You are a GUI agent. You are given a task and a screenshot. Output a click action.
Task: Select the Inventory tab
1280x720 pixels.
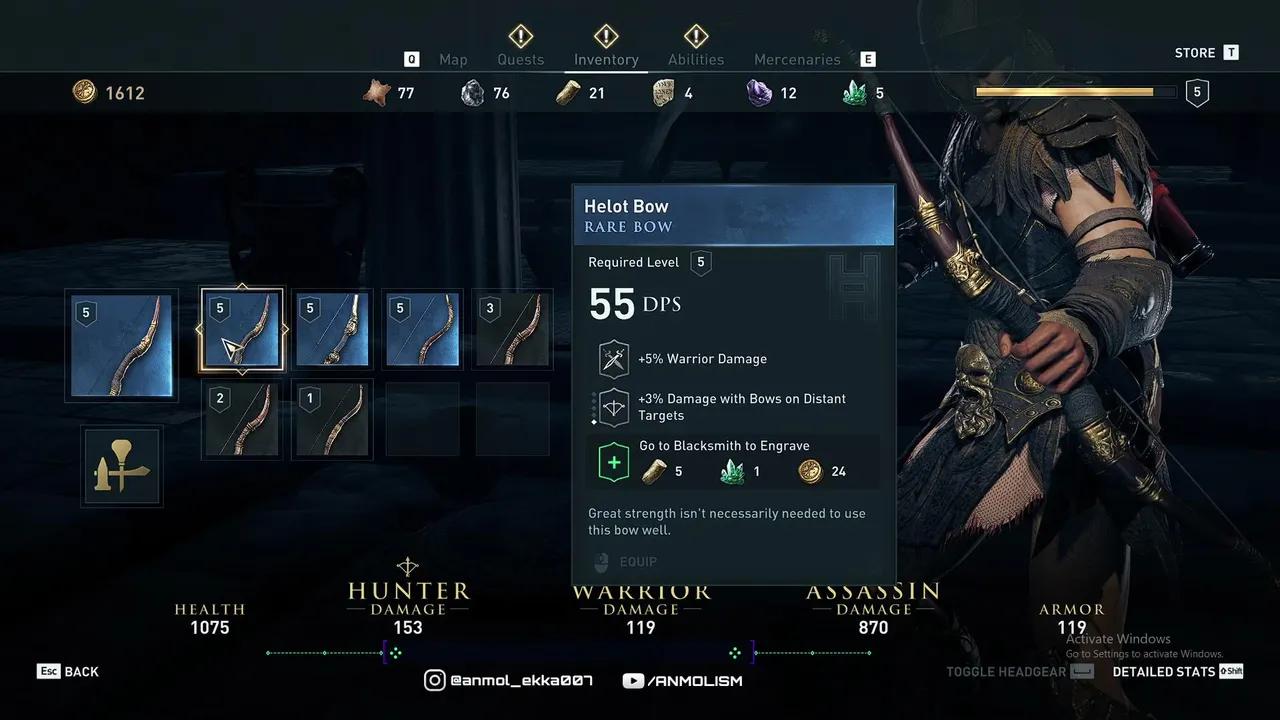[x=606, y=59]
